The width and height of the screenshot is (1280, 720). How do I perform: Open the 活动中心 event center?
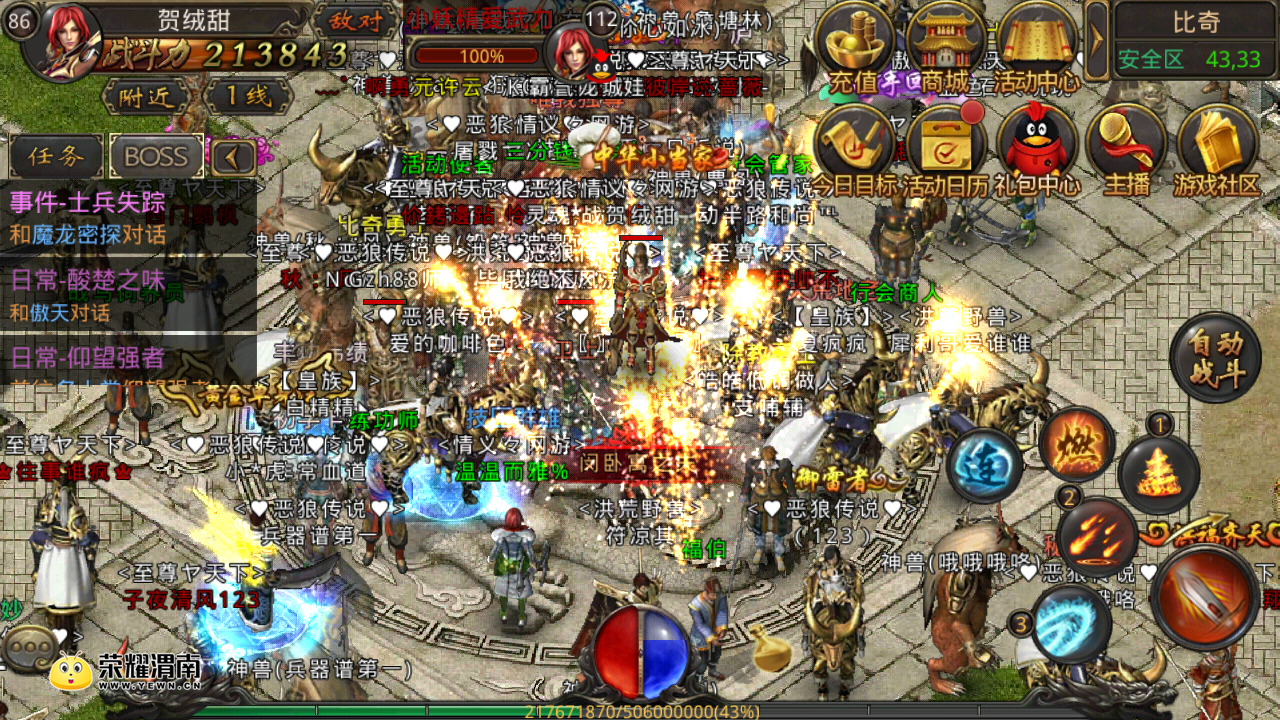[1037, 45]
